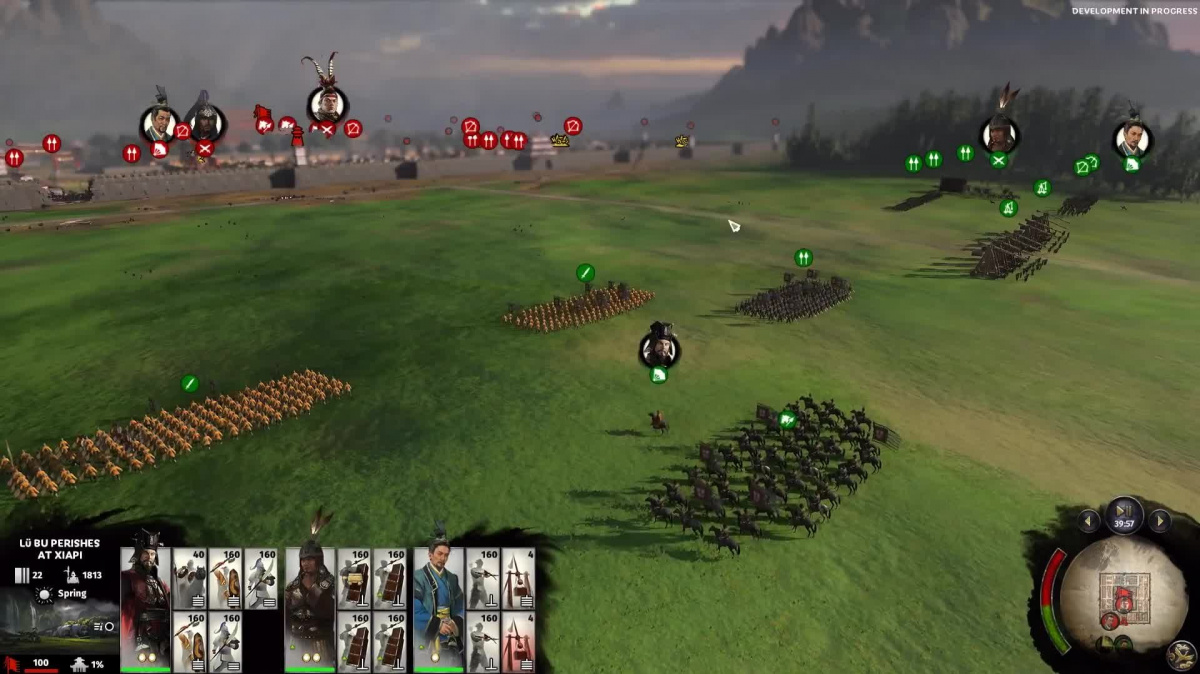Click the enemy general marker with tall feathers
Viewport: 1200px width, 674px height.
[326, 103]
